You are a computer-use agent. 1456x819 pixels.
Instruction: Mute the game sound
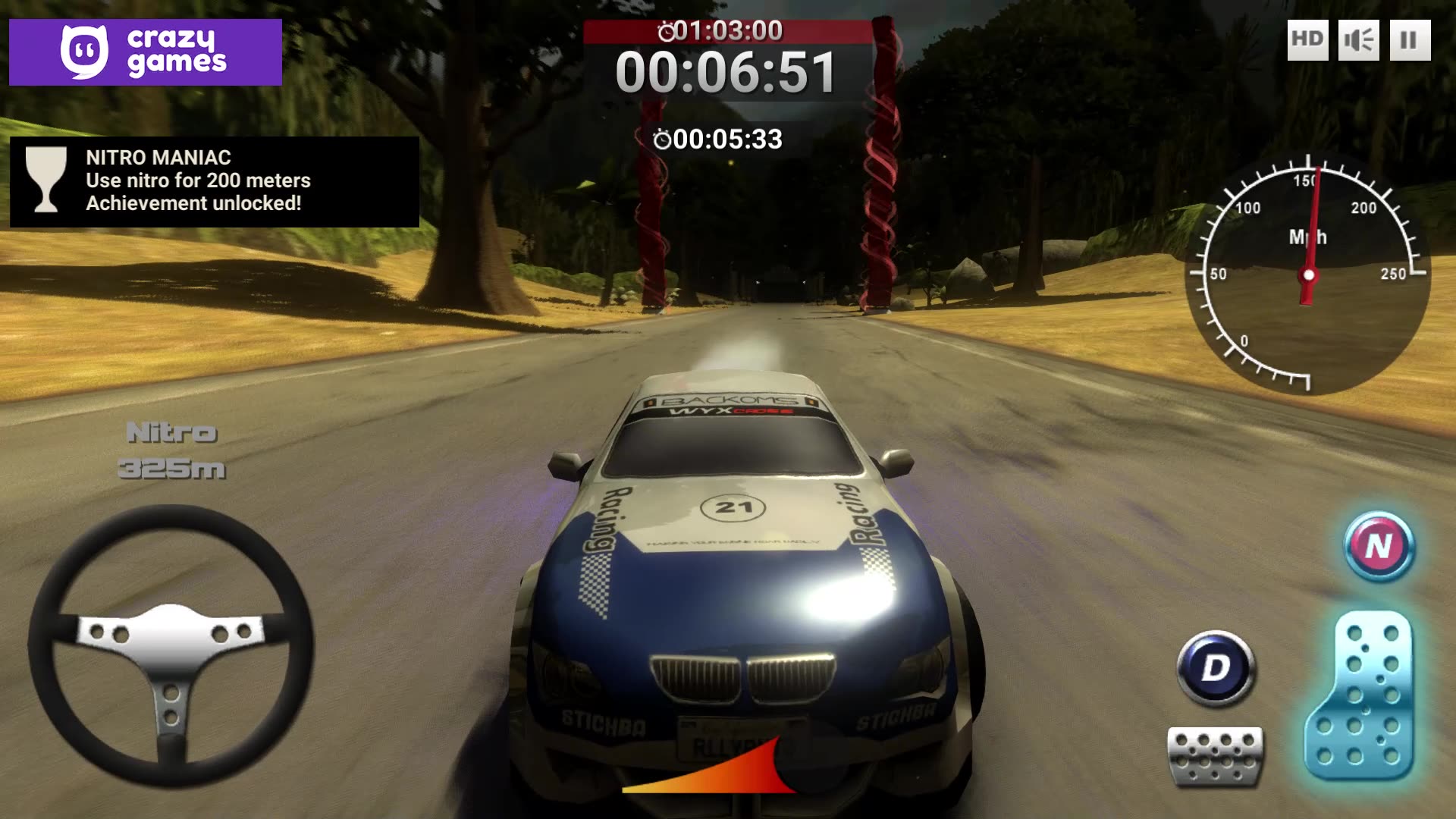point(1358,39)
